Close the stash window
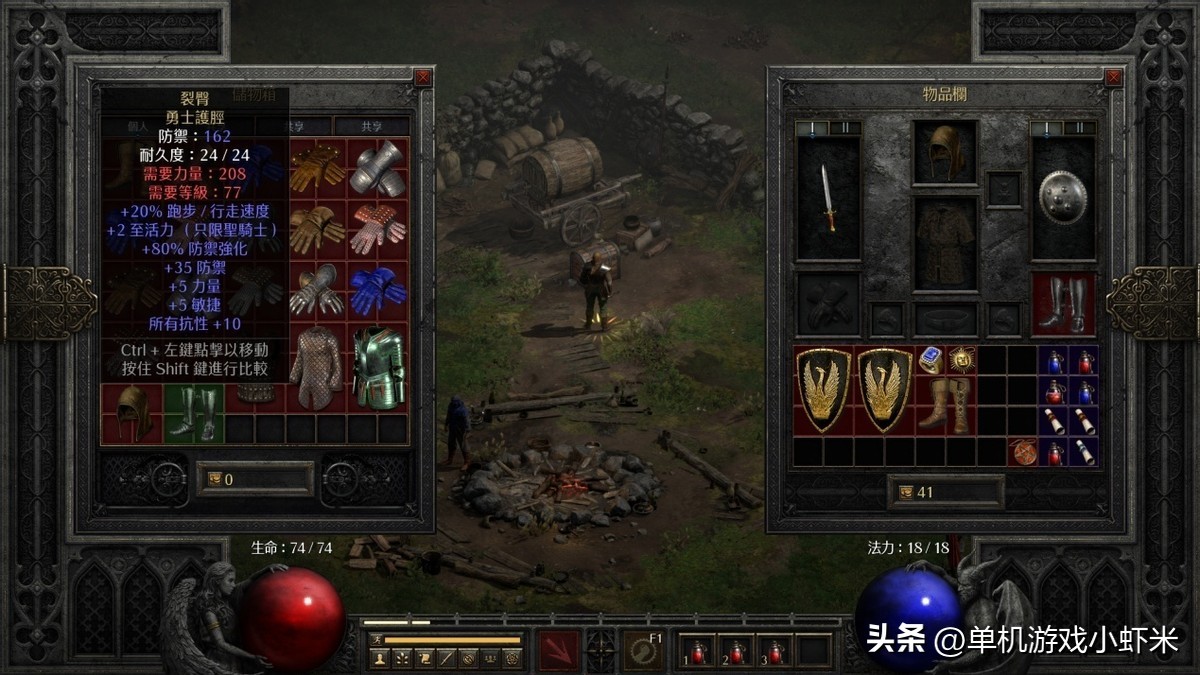 coord(423,77)
